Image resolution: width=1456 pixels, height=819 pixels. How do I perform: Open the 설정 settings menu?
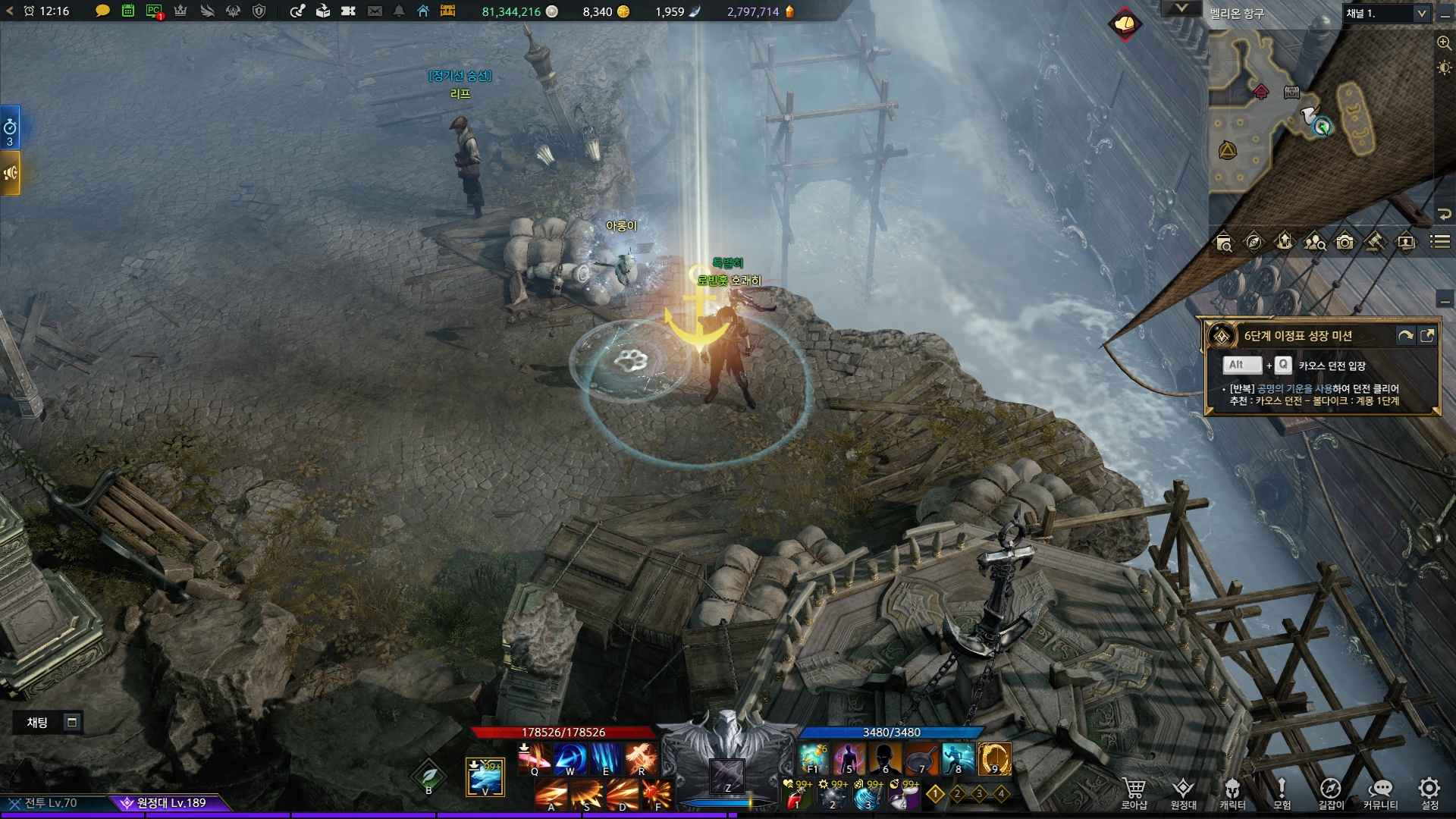coord(1429,794)
